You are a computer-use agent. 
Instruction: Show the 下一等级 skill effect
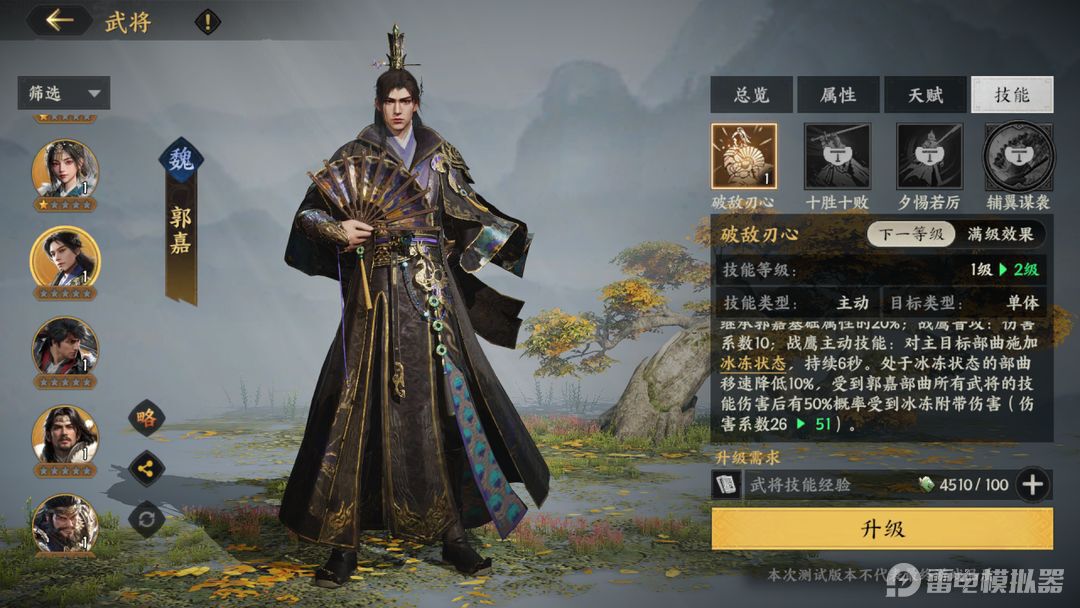[x=912, y=235]
